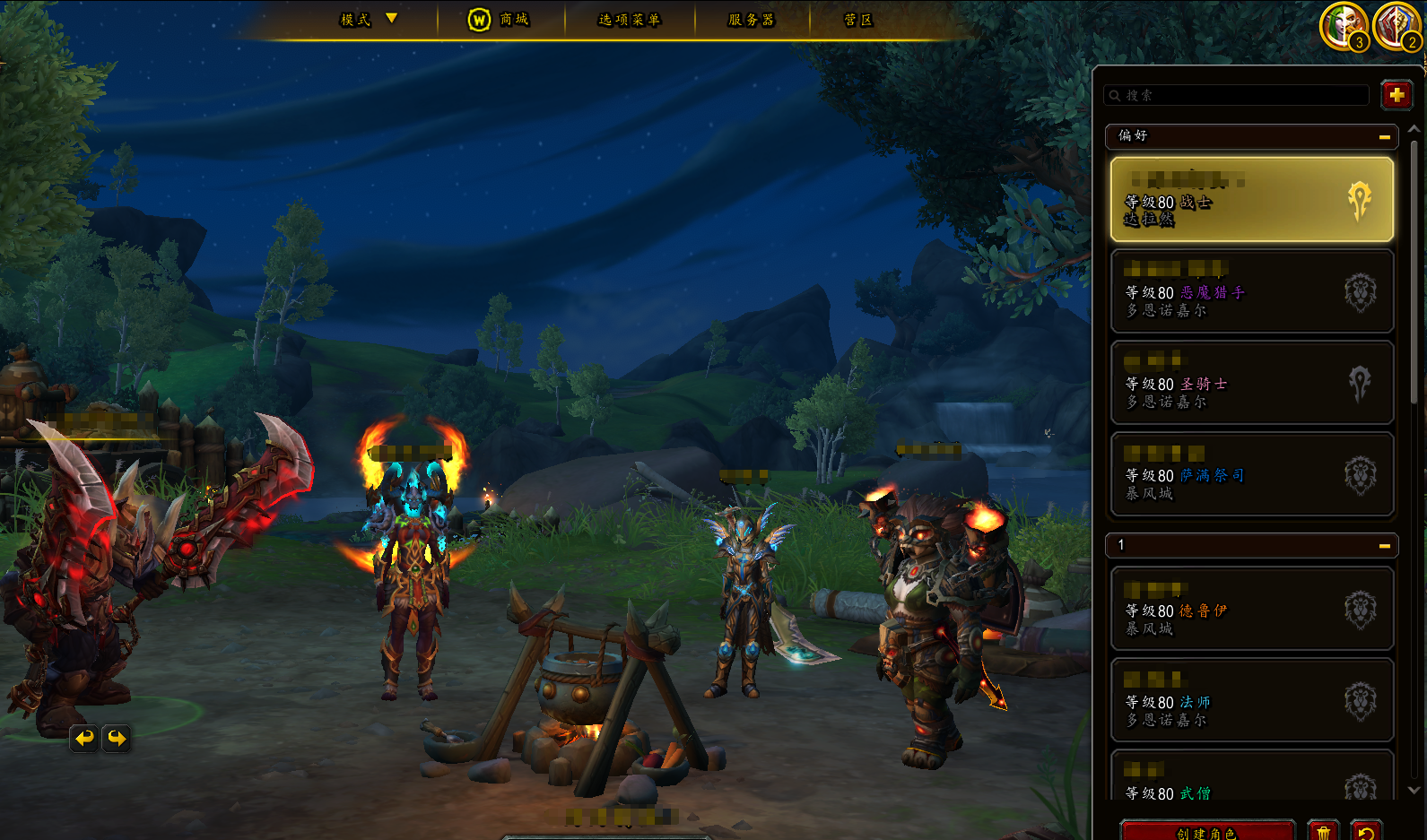This screenshot has width=1427, height=840.
Task: Choose the level 80 圣骑士 paladin
Action: 1251,383
